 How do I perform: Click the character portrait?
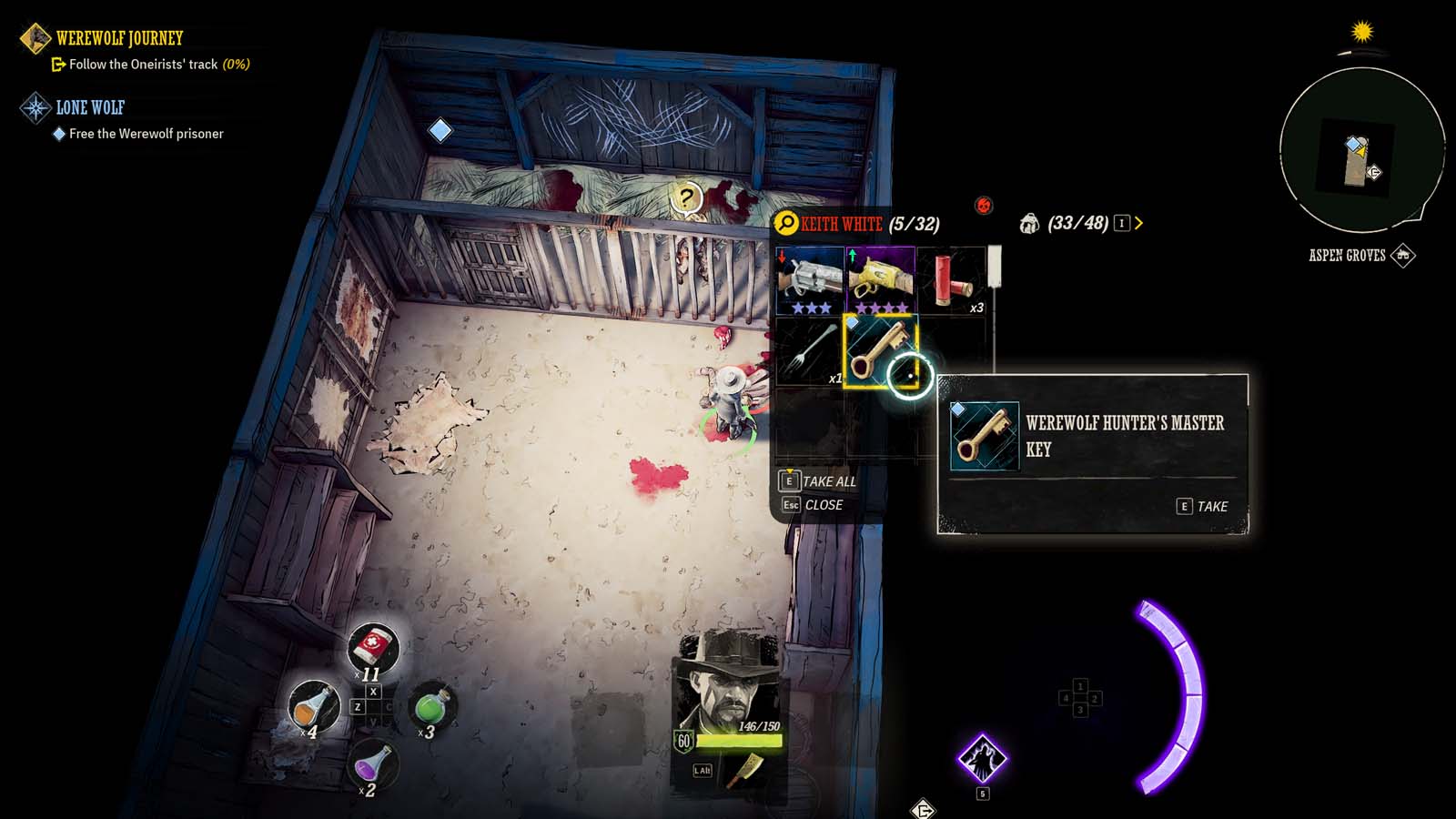pos(729,684)
